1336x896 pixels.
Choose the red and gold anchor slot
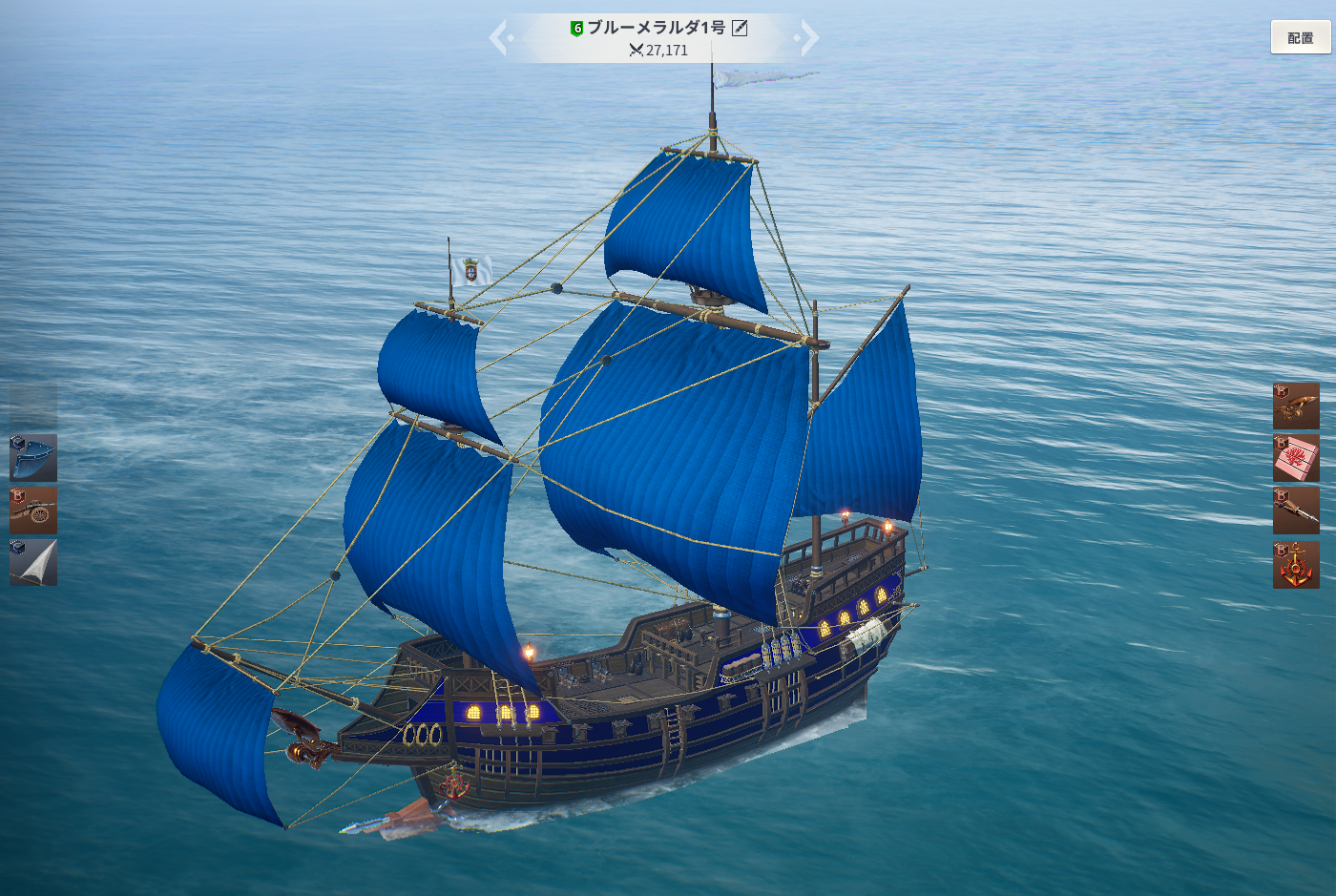1296,565
